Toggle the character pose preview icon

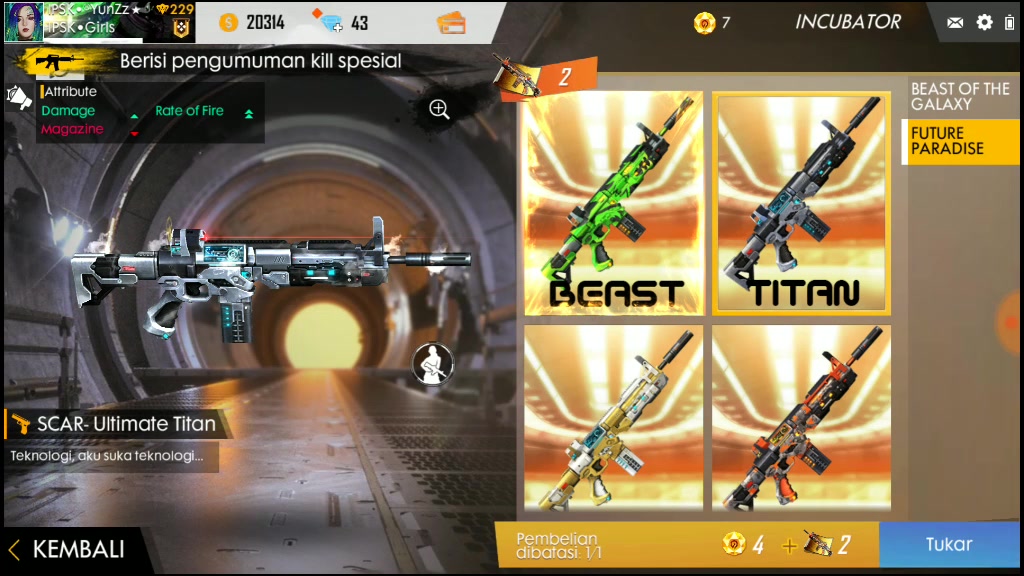tap(433, 364)
